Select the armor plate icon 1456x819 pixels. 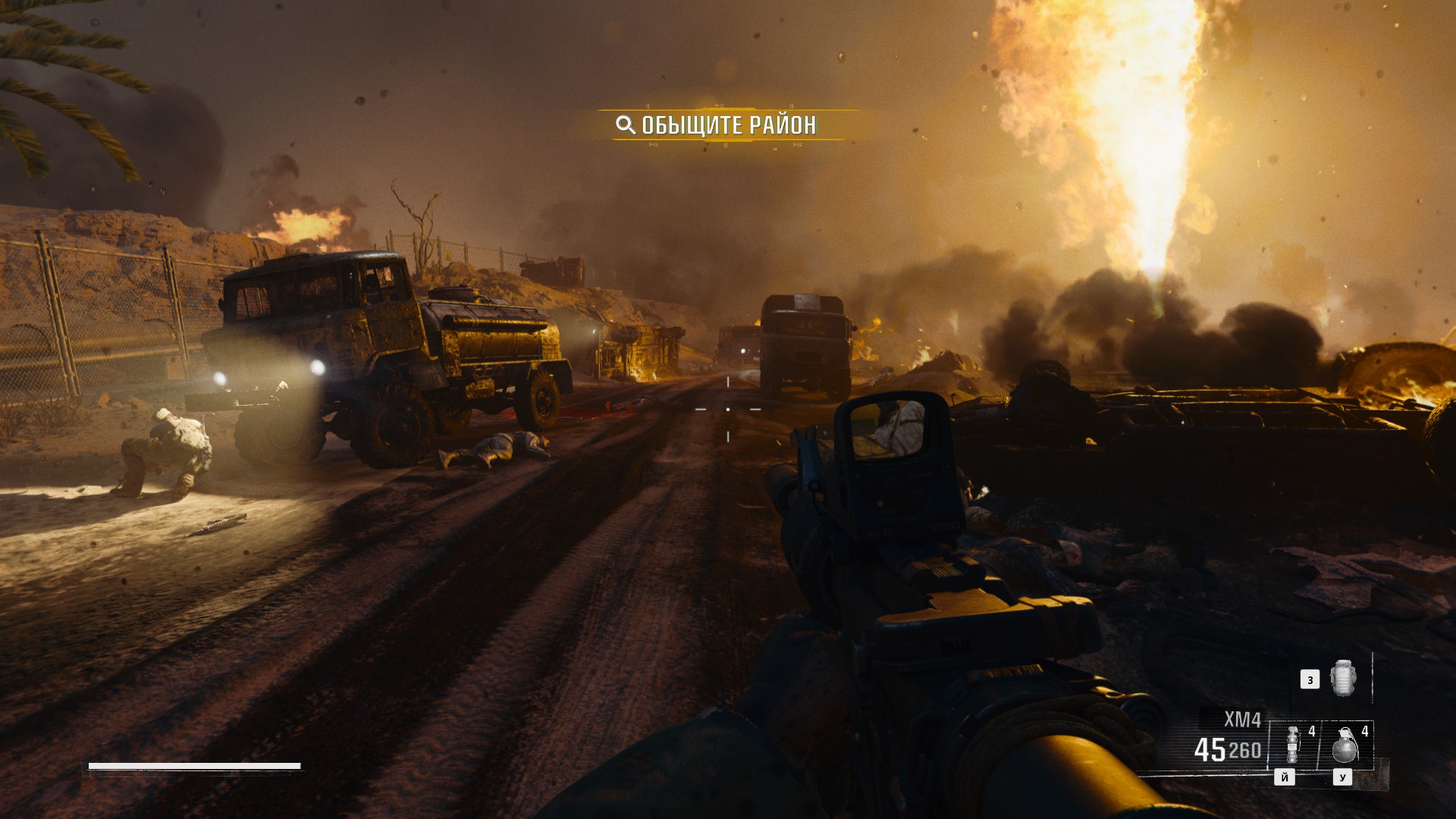(1342, 677)
